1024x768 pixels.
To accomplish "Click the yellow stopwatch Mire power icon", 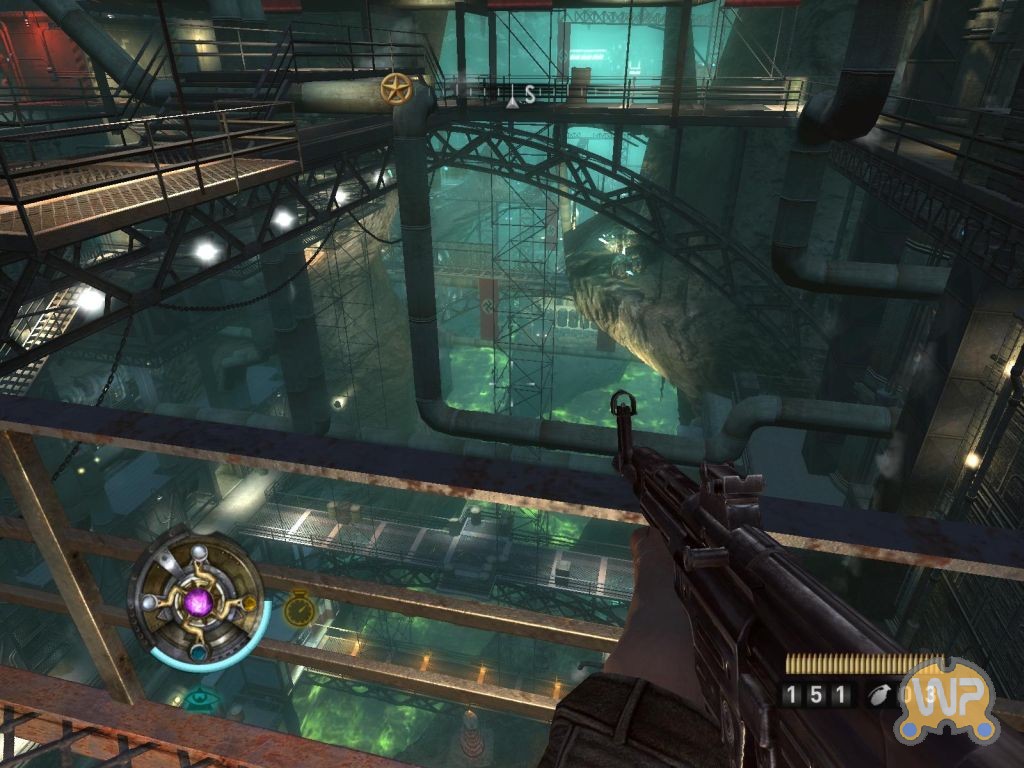I will pyautogui.click(x=299, y=608).
